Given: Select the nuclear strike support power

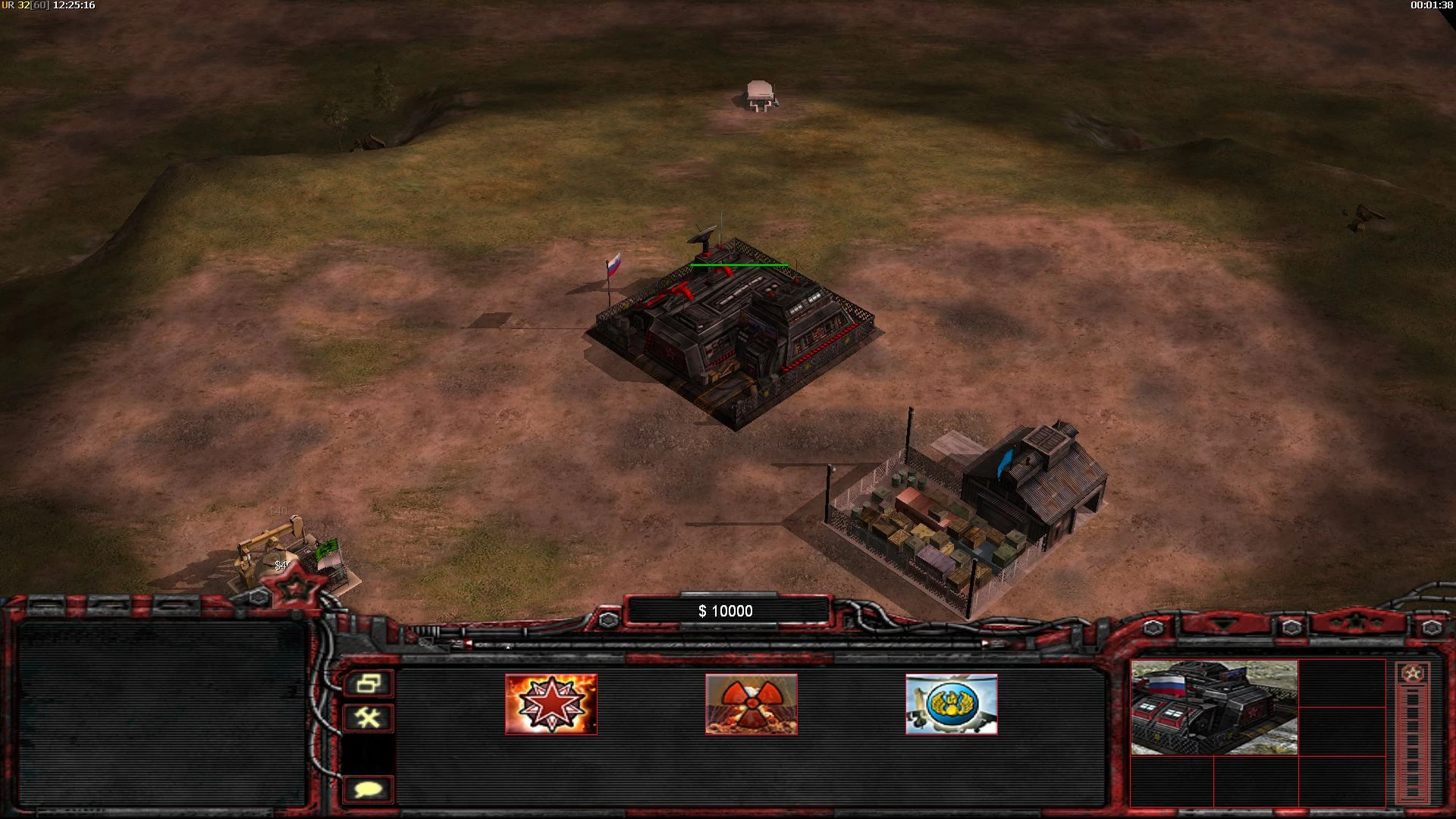Looking at the screenshot, I should 752,705.
